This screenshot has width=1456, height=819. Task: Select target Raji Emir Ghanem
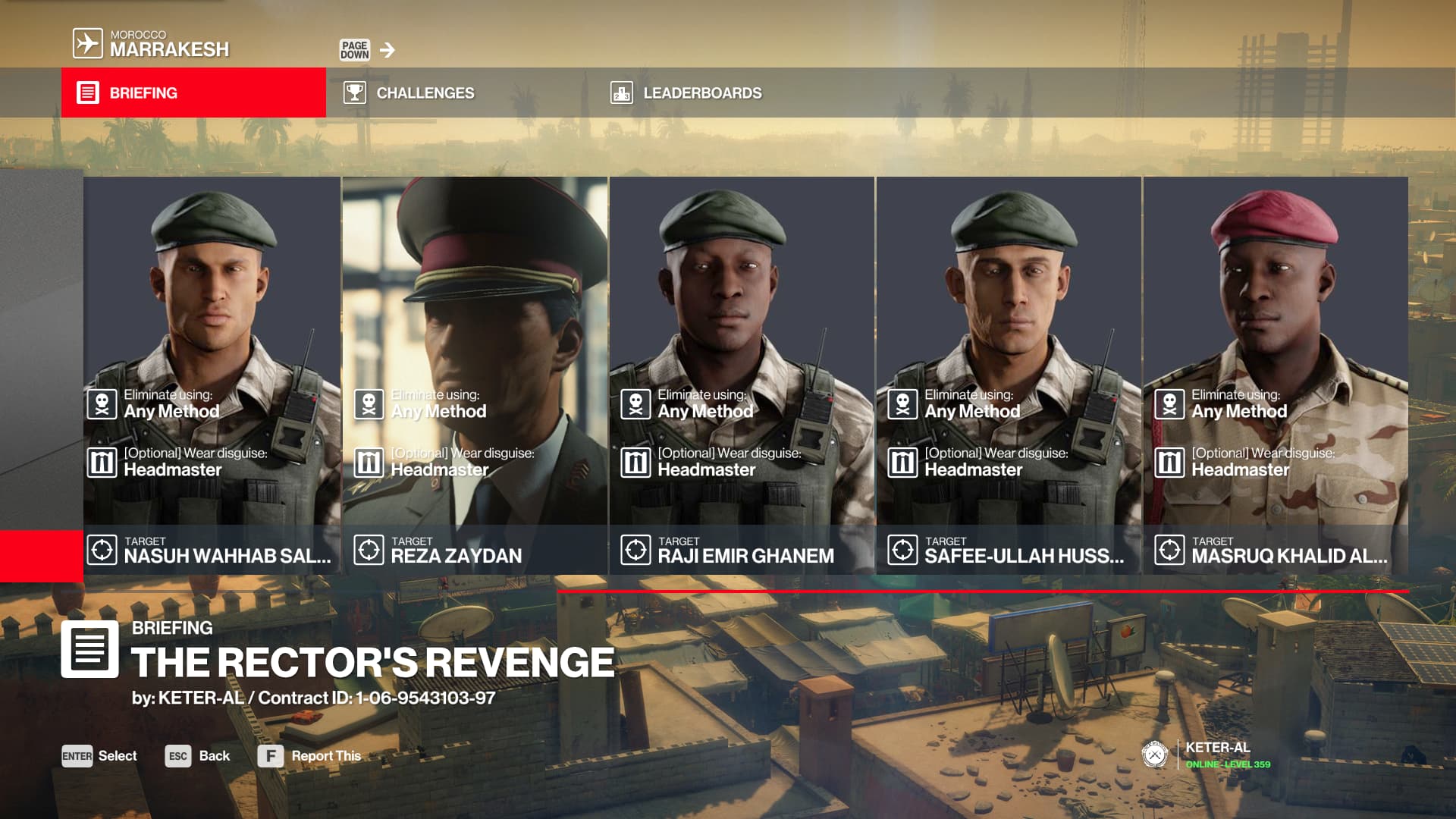pyautogui.click(x=742, y=375)
